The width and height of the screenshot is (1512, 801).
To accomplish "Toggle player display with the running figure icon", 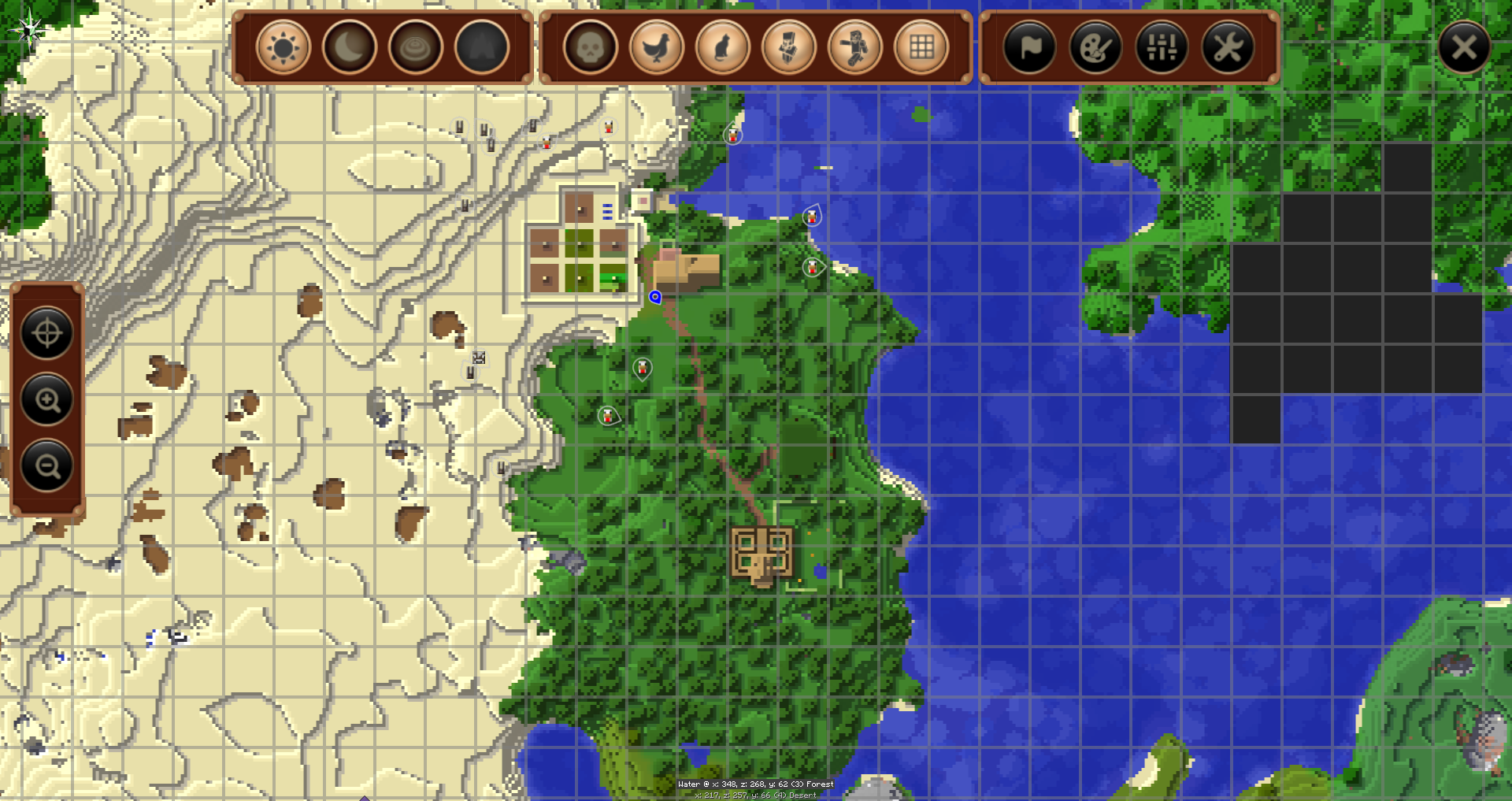I will tap(854, 48).
